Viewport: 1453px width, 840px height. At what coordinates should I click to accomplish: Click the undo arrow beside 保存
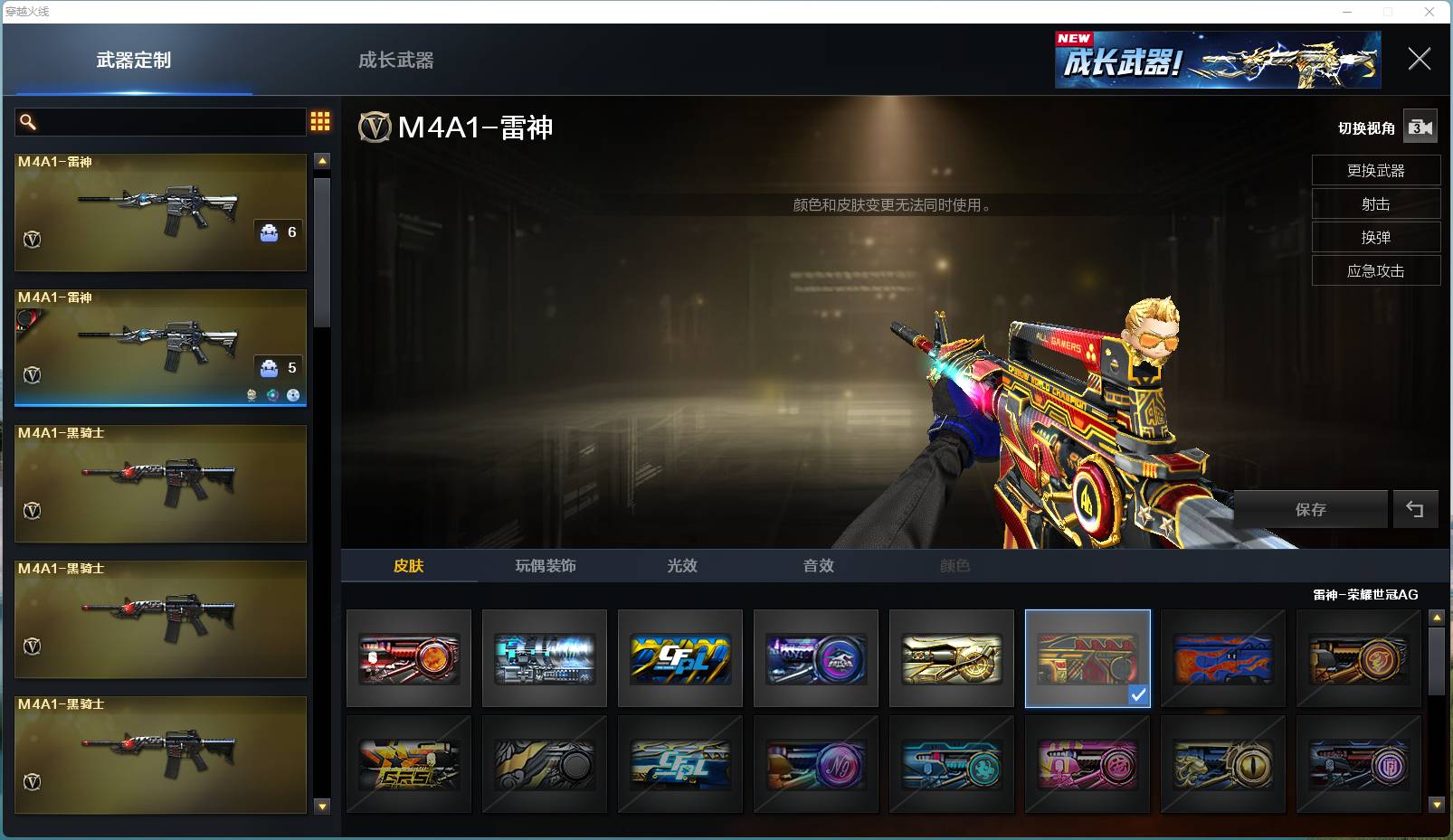pyautogui.click(x=1415, y=509)
